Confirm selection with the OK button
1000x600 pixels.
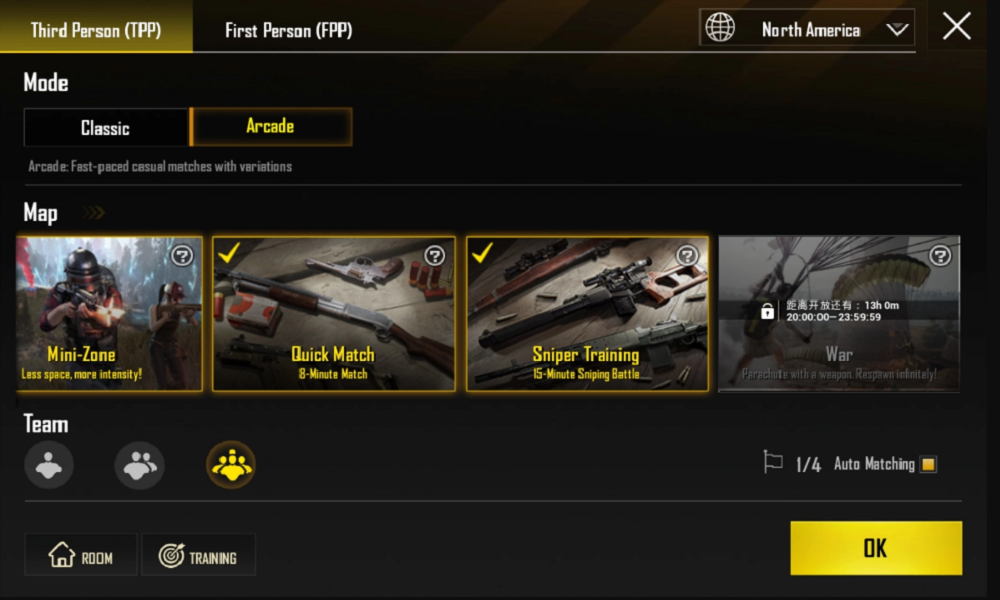click(x=876, y=548)
